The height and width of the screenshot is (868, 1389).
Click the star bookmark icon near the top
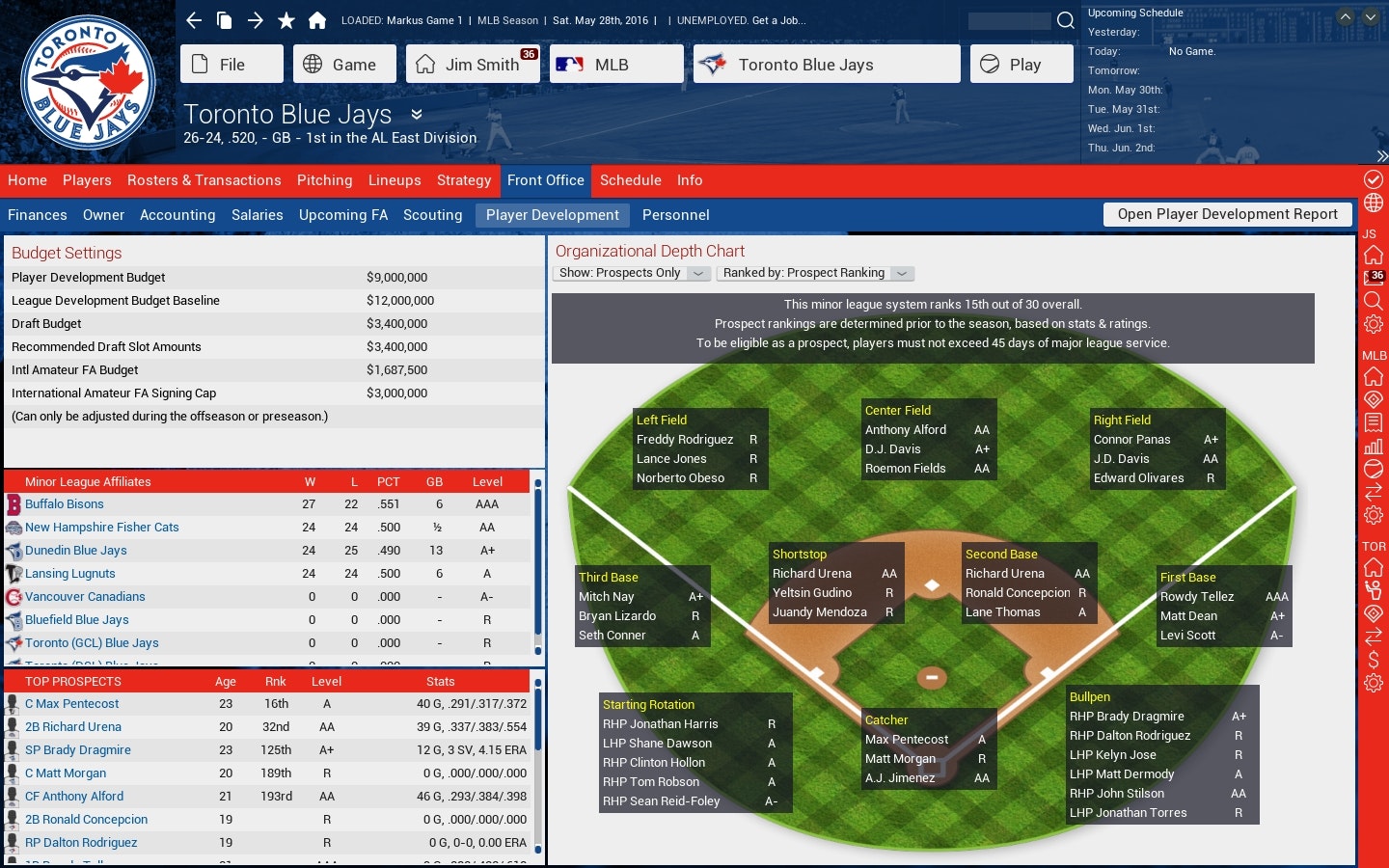pyautogui.click(x=286, y=20)
